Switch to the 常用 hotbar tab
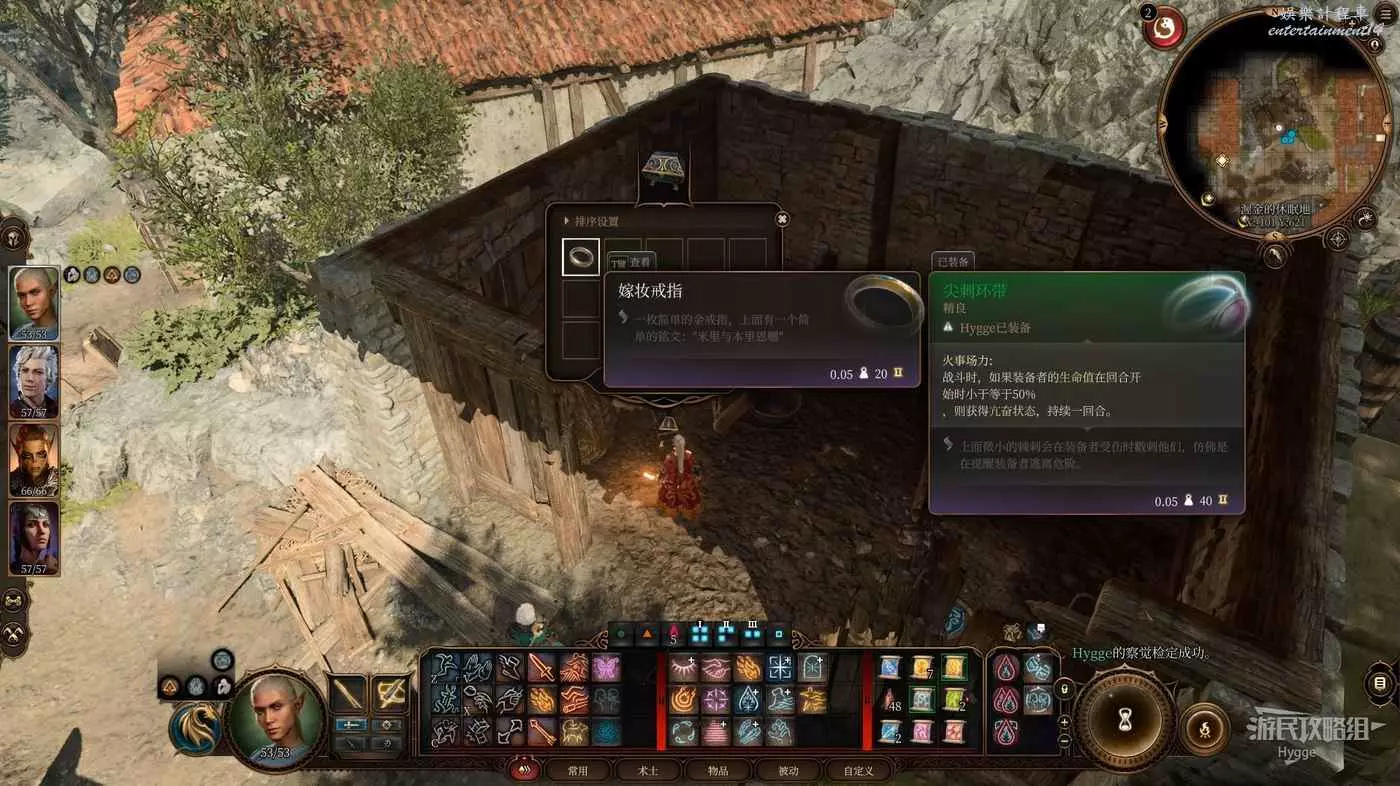 coord(578,771)
